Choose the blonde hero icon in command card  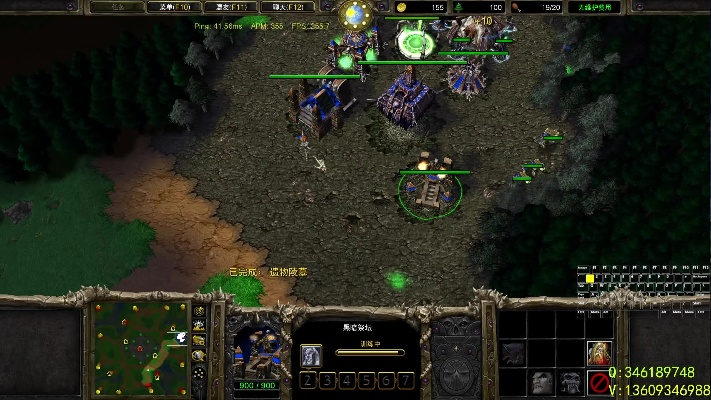pos(600,352)
